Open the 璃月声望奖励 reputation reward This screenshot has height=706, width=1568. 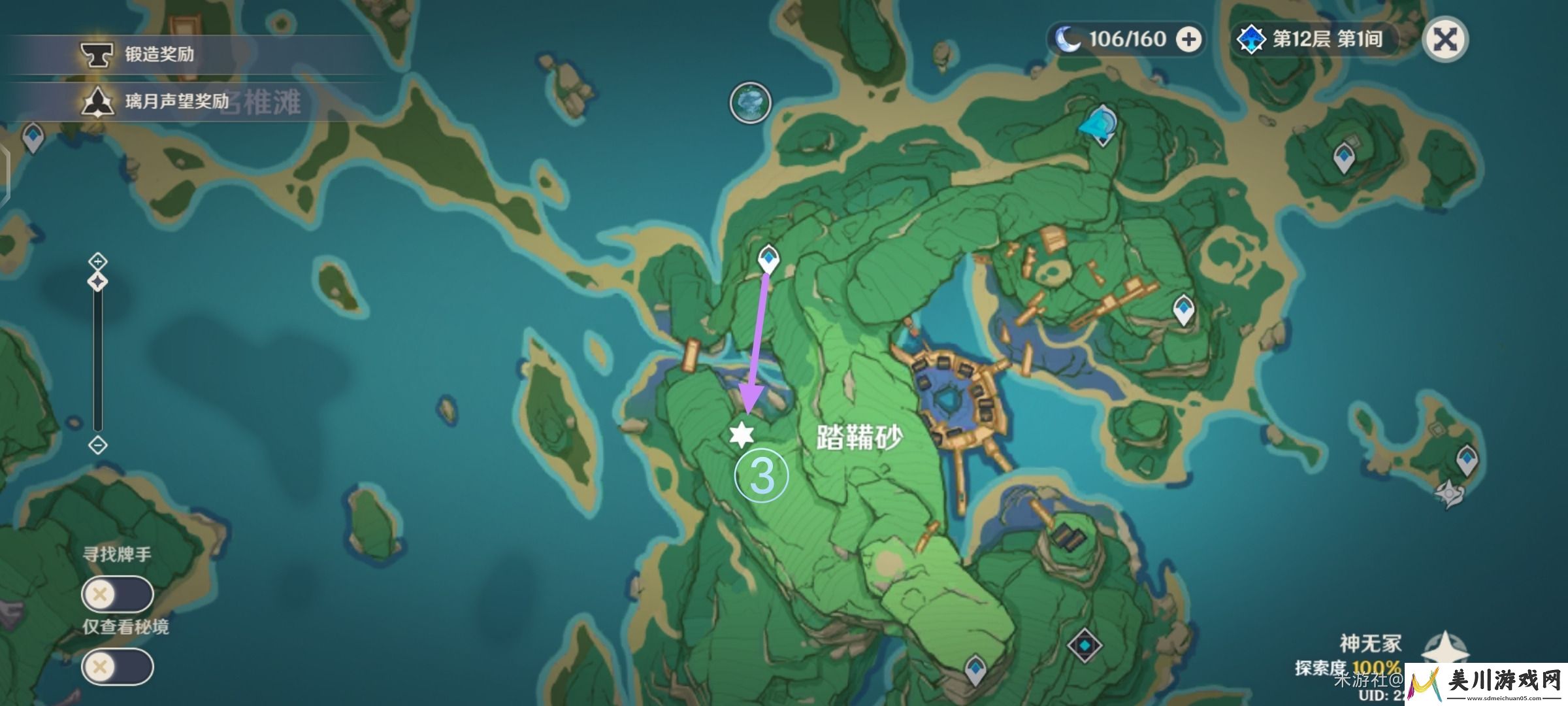pyautogui.click(x=176, y=101)
